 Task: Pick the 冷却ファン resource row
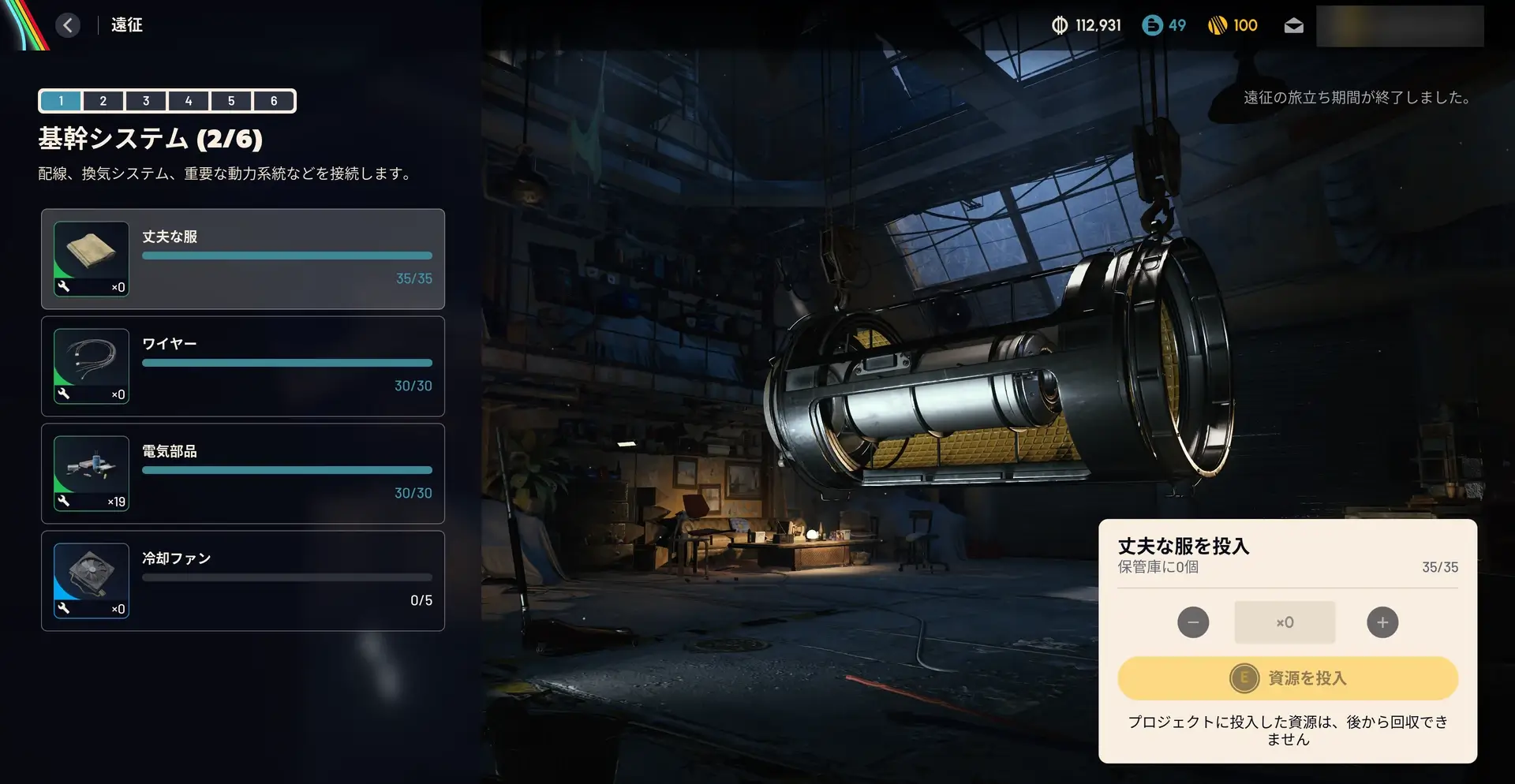[243, 581]
